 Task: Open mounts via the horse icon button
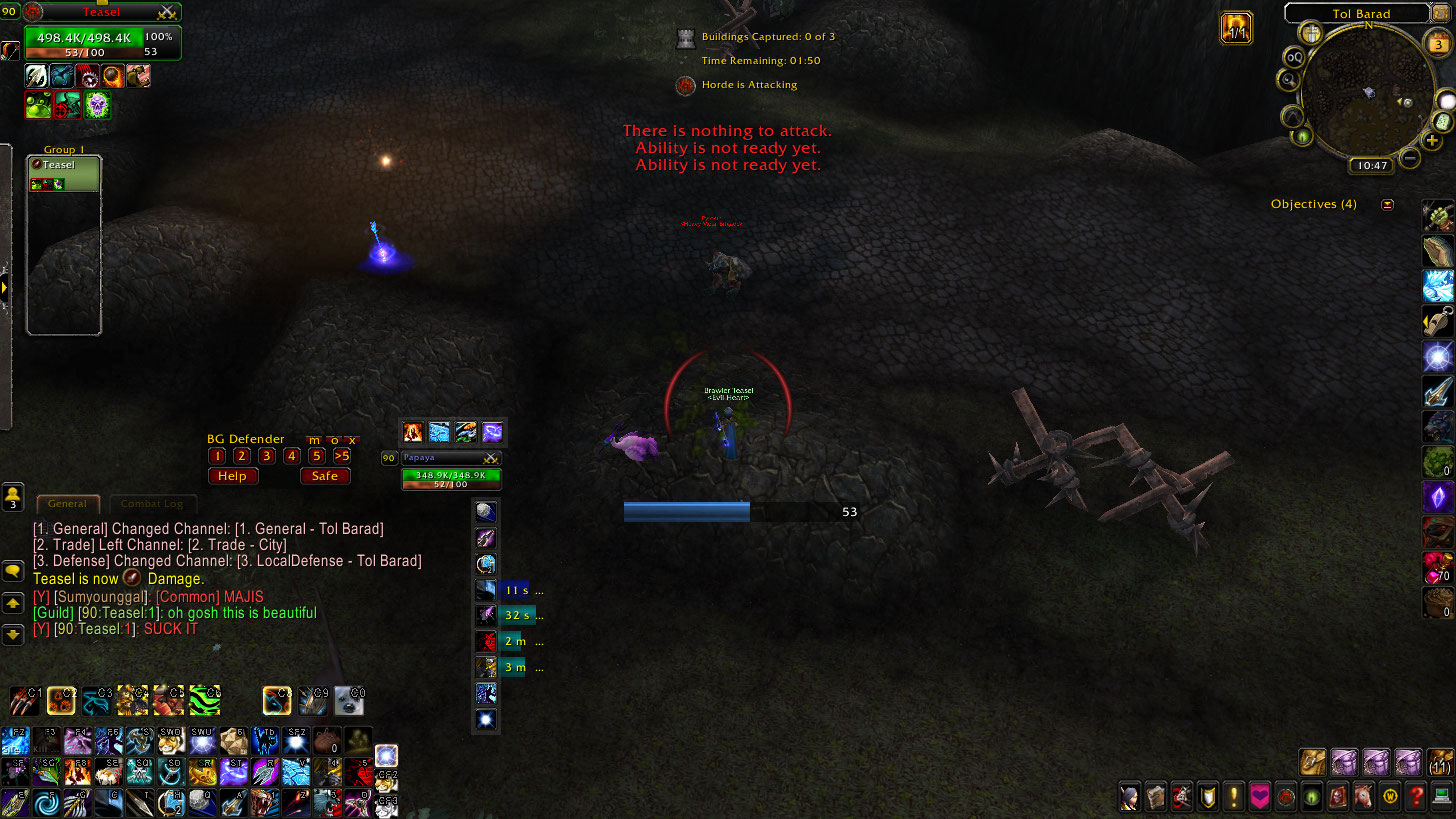pyautogui.click(x=1364, y=797)
